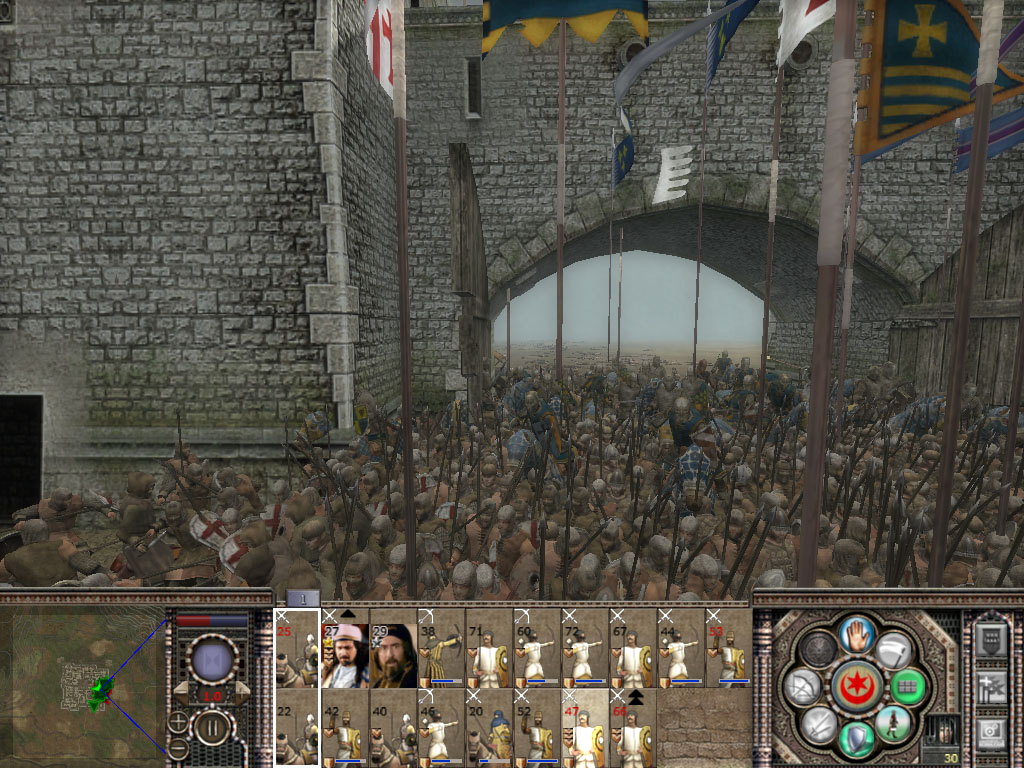Select the turbaned general unit card

pyautogui.click(x=345, y=648)
